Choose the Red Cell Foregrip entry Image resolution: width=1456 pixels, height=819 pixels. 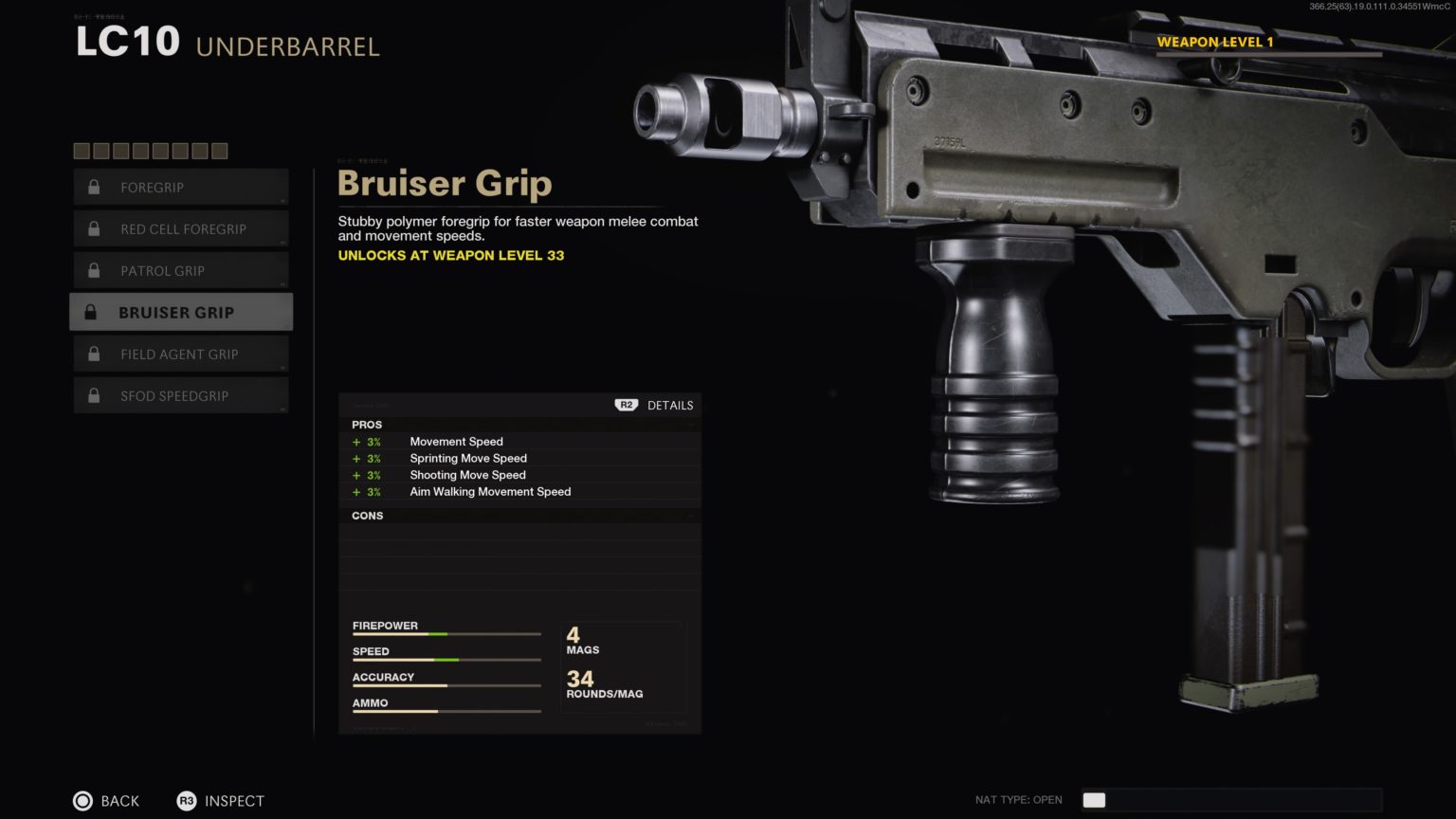click(180, 229)
